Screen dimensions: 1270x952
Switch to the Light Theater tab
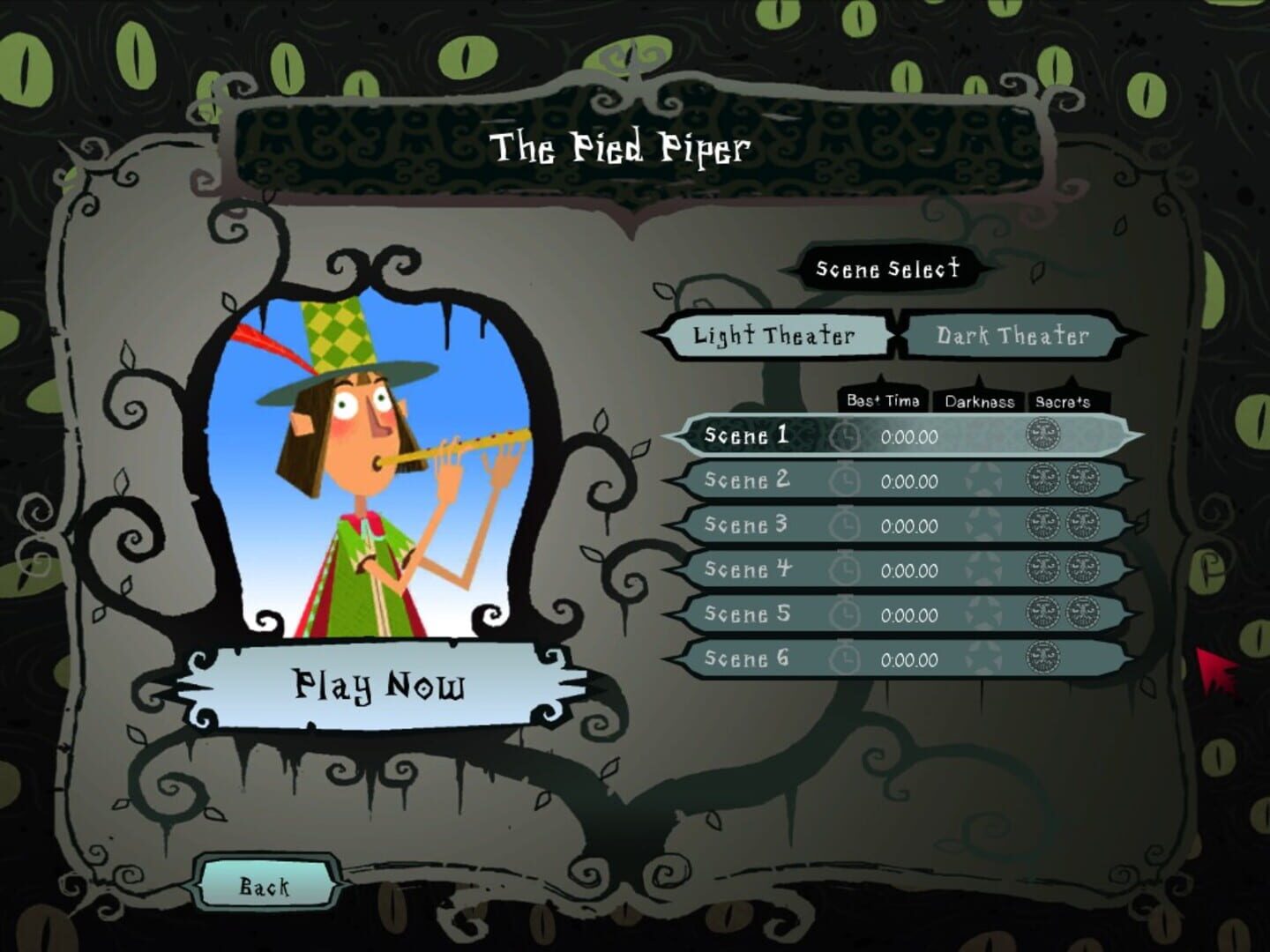pyautogui.click(x=774, y=335)
